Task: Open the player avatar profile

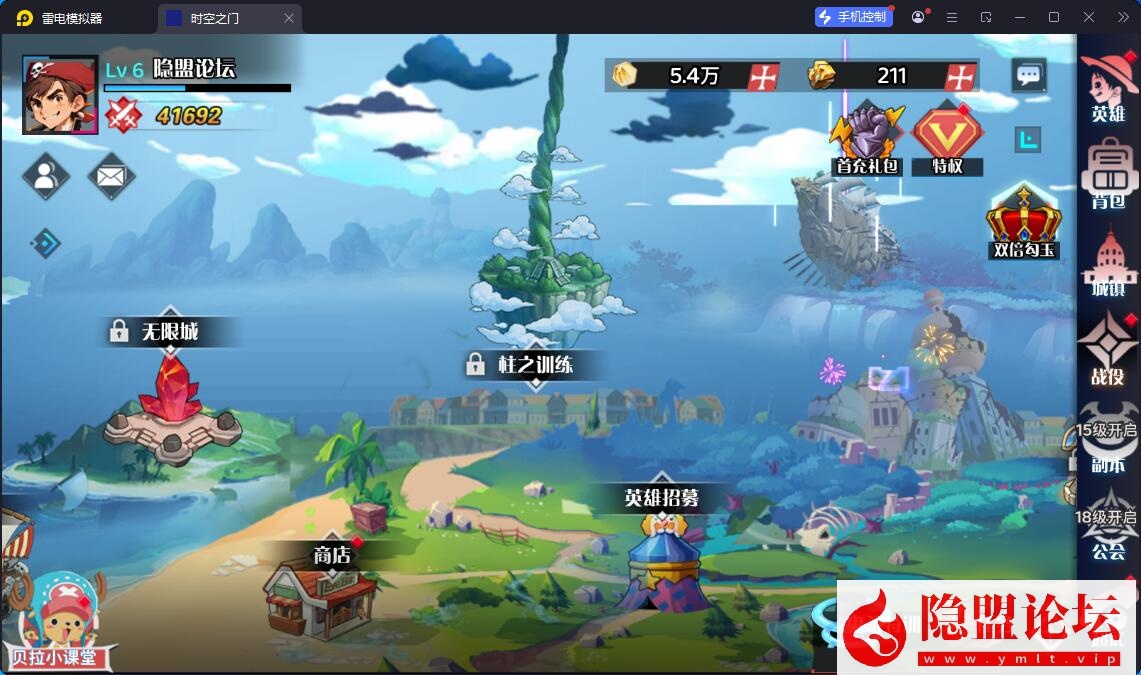Action: point(60,95)
